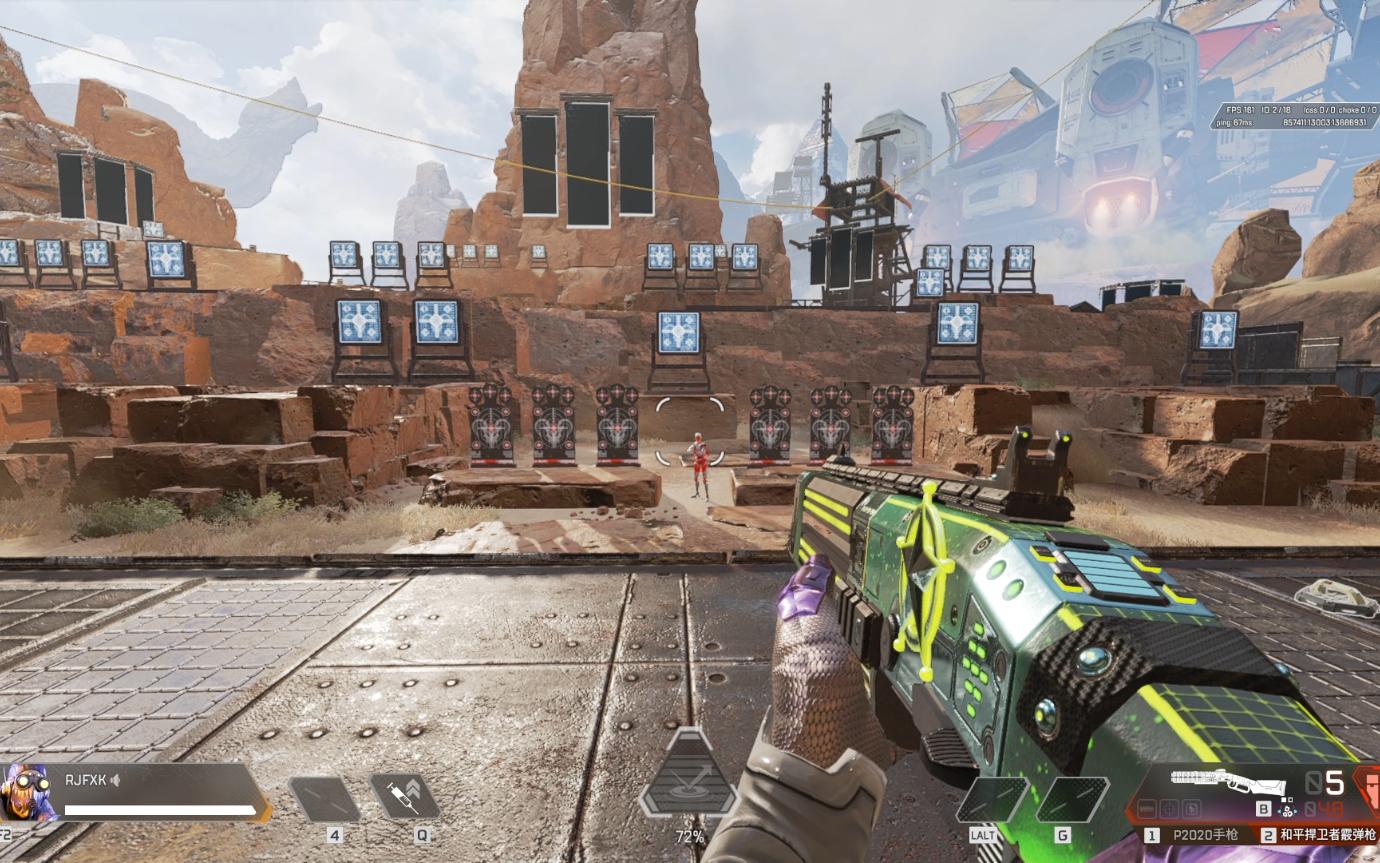Image resolution: width=1380 pixels, height=863 pixels.
Task: Switch to the P2020 pistol weapon slot
Action: 1194,835
